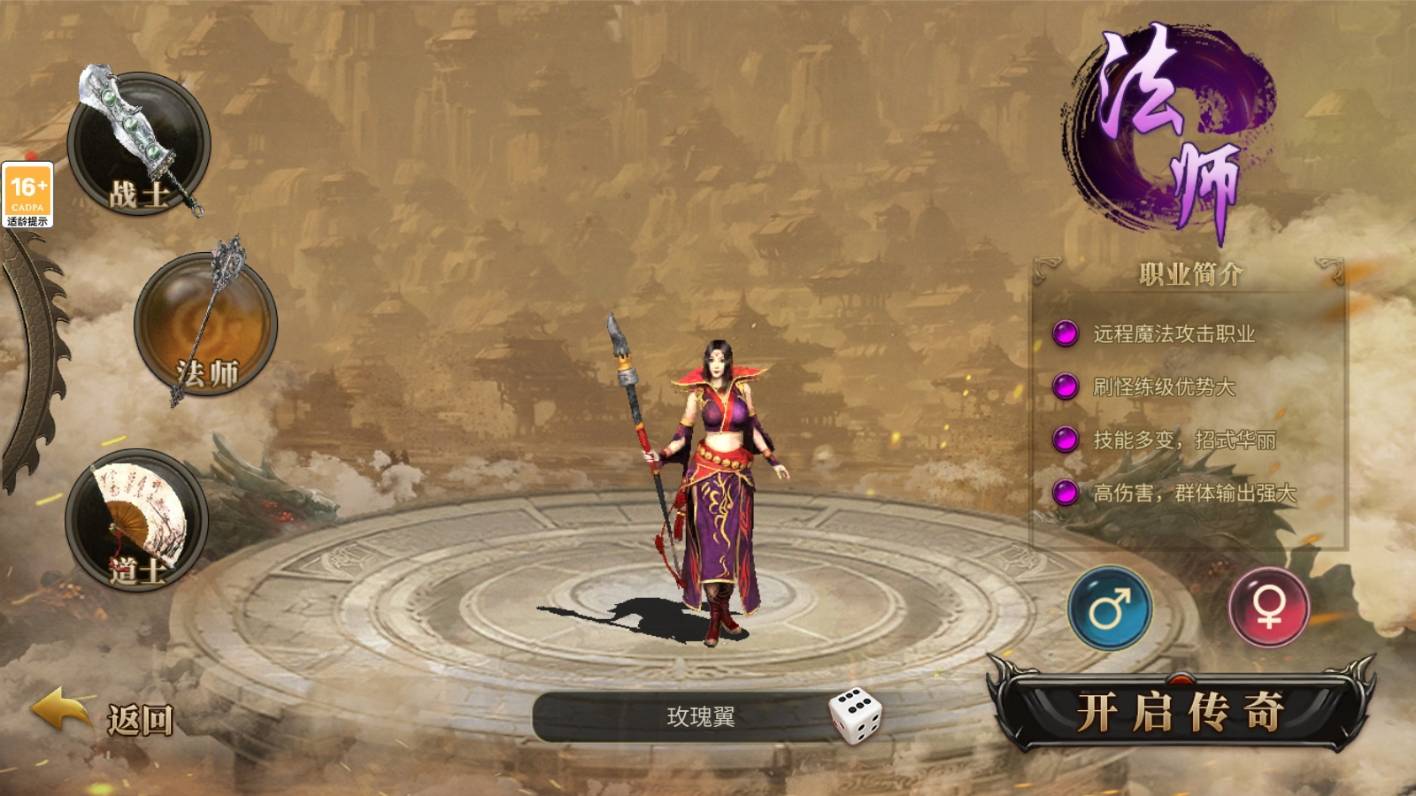Choose the female gender symbol

pos(1269,608)
